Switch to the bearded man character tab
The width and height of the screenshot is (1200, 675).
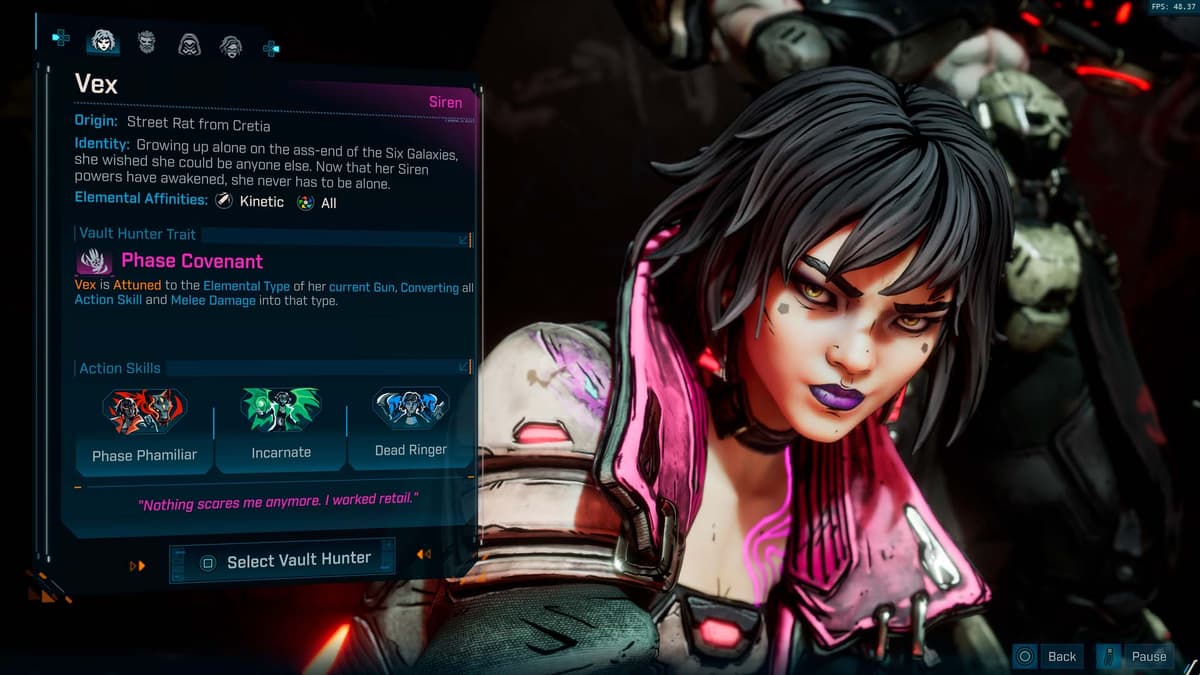pos(146,42)
